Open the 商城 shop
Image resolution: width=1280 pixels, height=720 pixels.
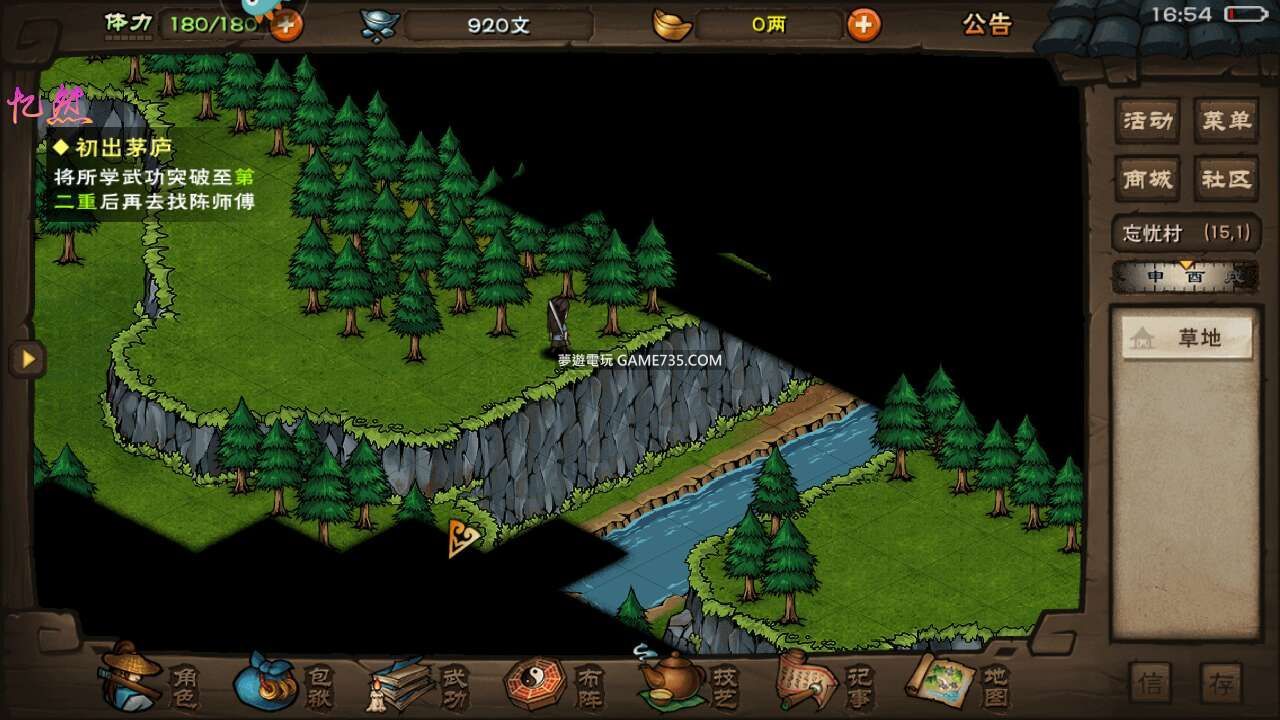click(1147, 179)
